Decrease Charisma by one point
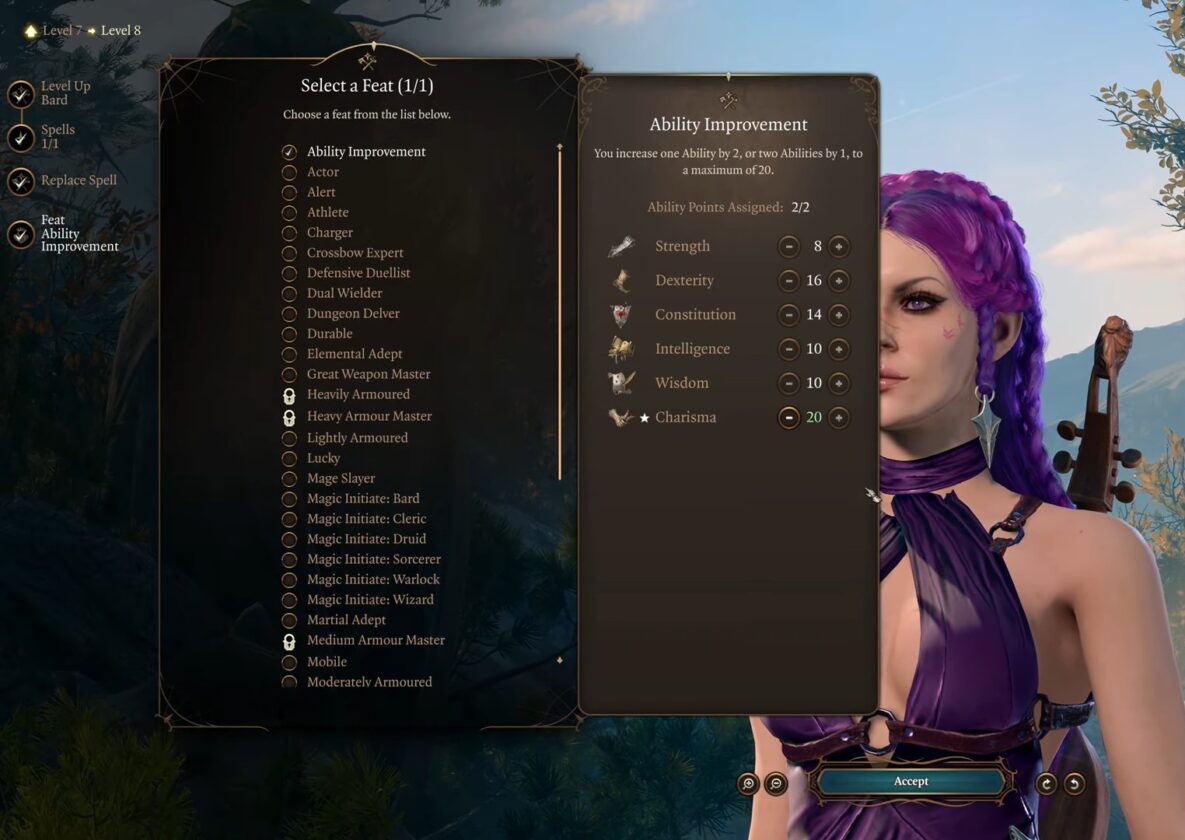Screen dimensions: 1185x840 click(789, 418)
